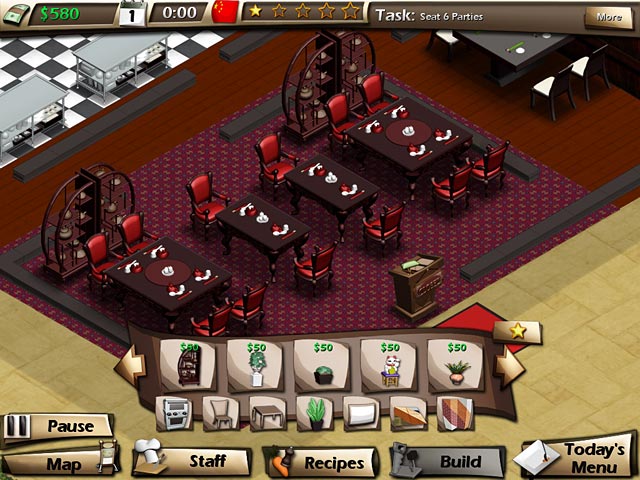The height and width of the screenshot is (480, 640).
Task: Pick the $50 round bush in black pot
Action: coord(322,364)
